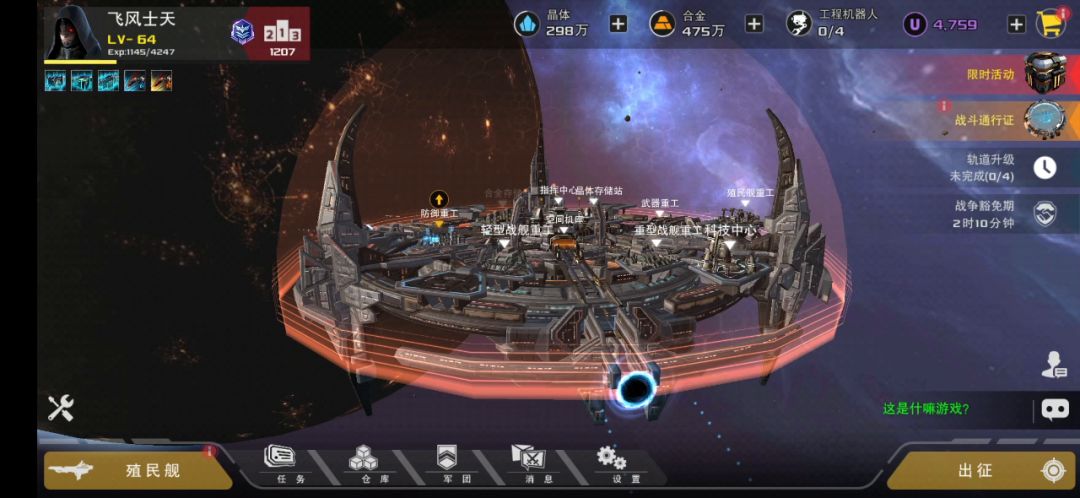The image size is (1080, 498).
Task: Open the wrench and screwdriver build tools
Action: click(61, 407)
